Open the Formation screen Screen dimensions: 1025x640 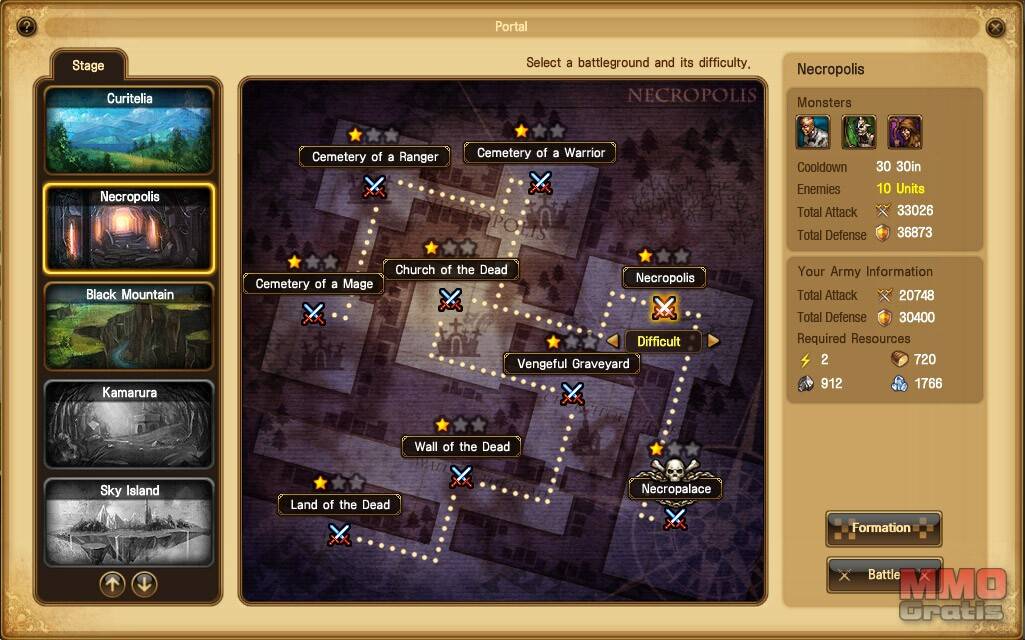883,528
